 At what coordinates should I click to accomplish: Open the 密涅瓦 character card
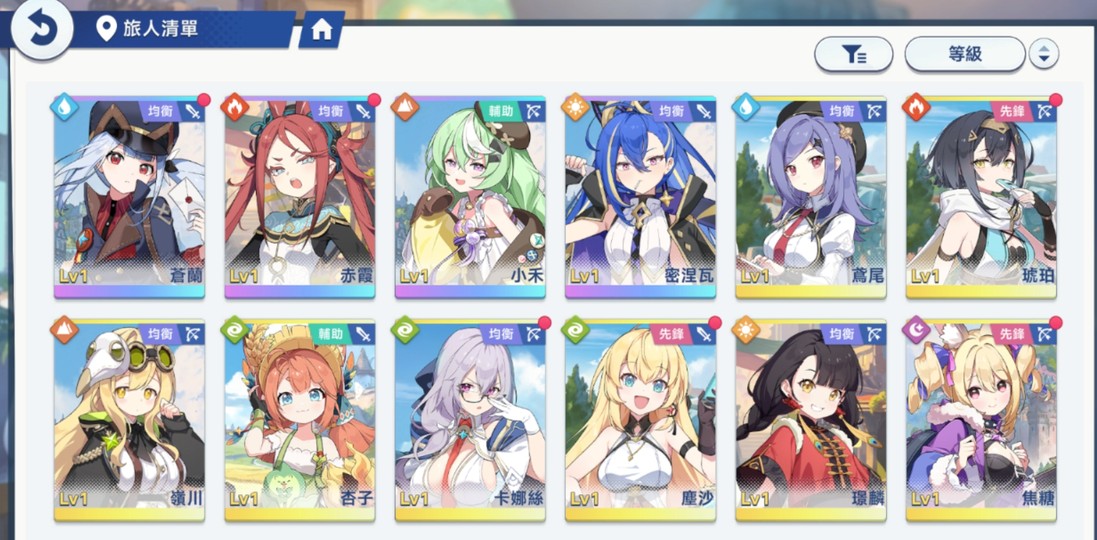[x=640, y=197]
